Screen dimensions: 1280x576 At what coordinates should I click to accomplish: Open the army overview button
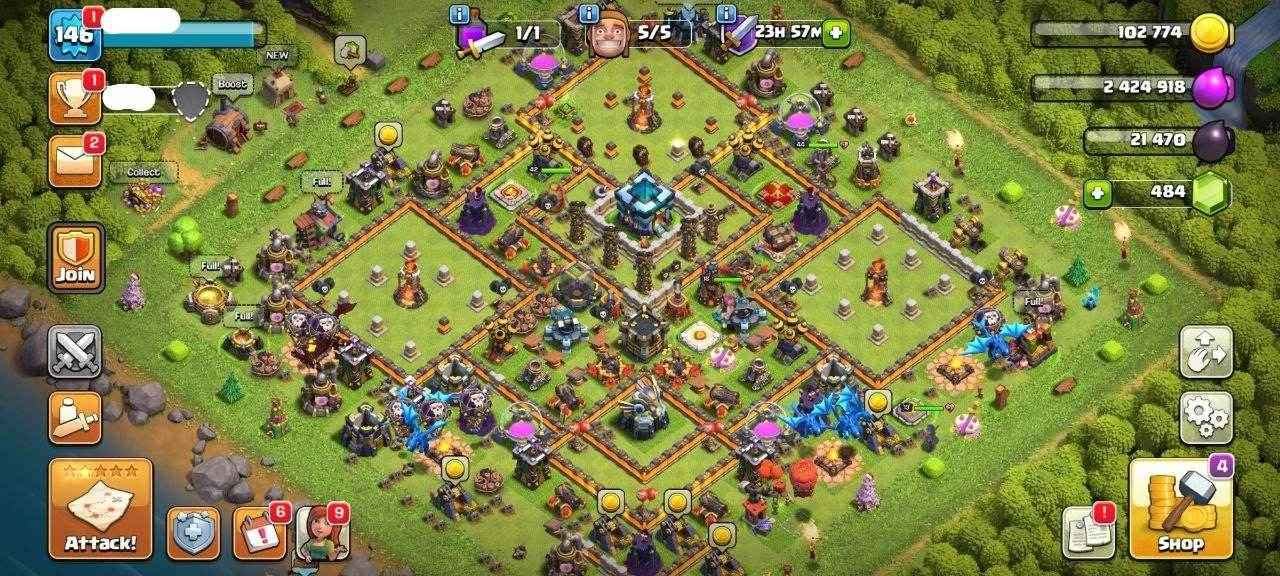click(75, 417)
